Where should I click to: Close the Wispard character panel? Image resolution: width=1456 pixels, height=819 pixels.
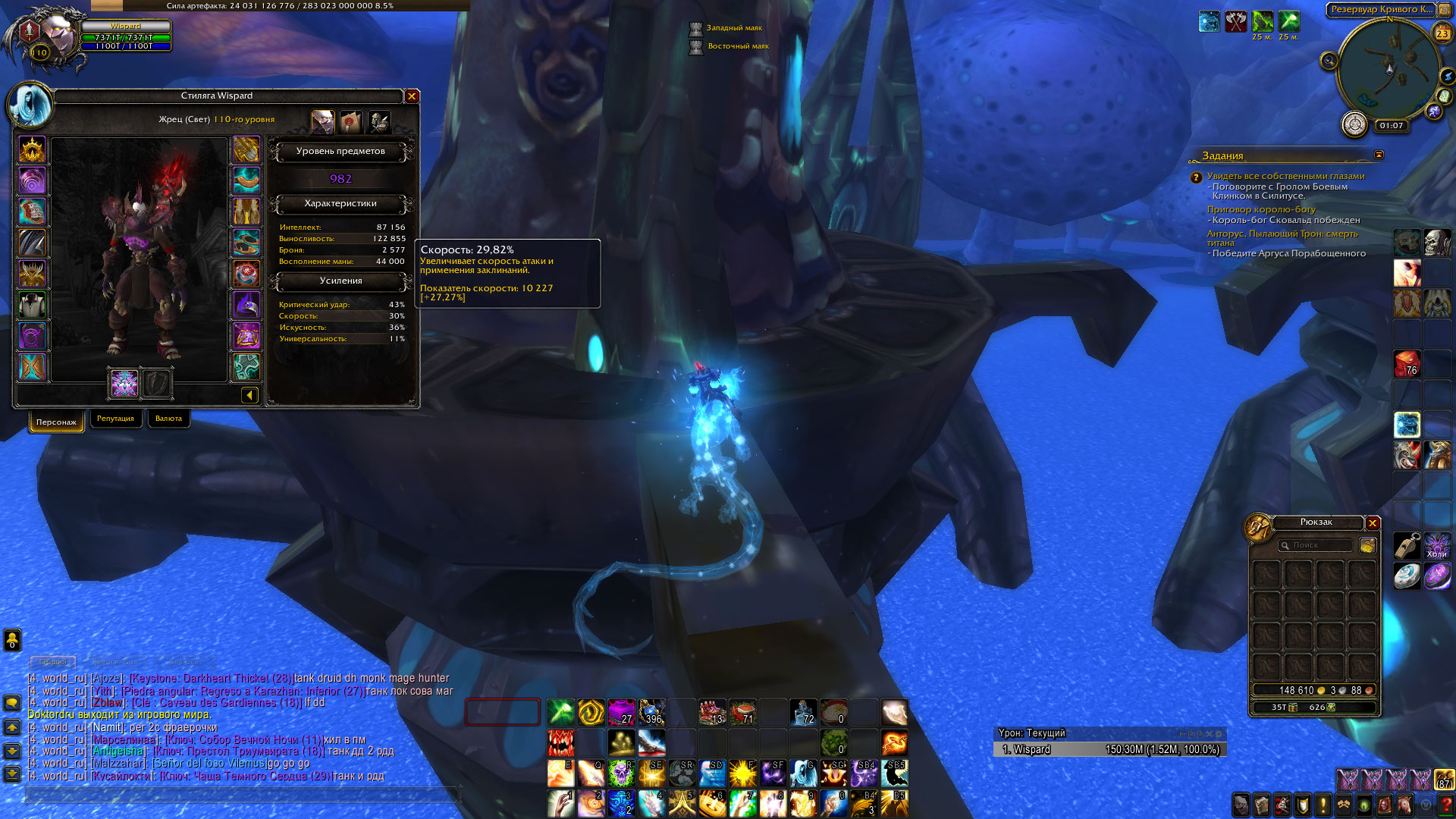tap(412, 96)
